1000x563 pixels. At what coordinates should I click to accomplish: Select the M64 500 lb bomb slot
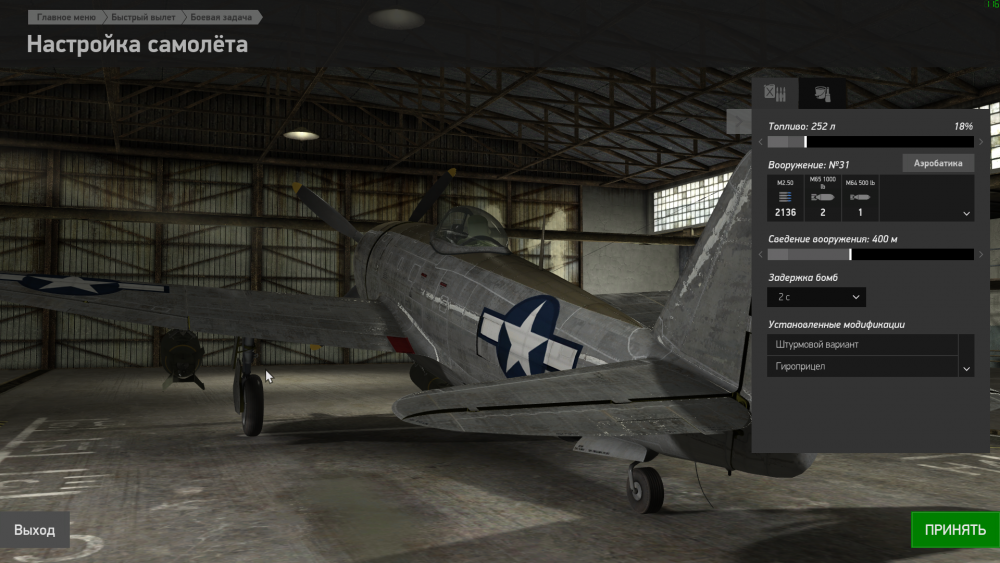coord(859,197)
